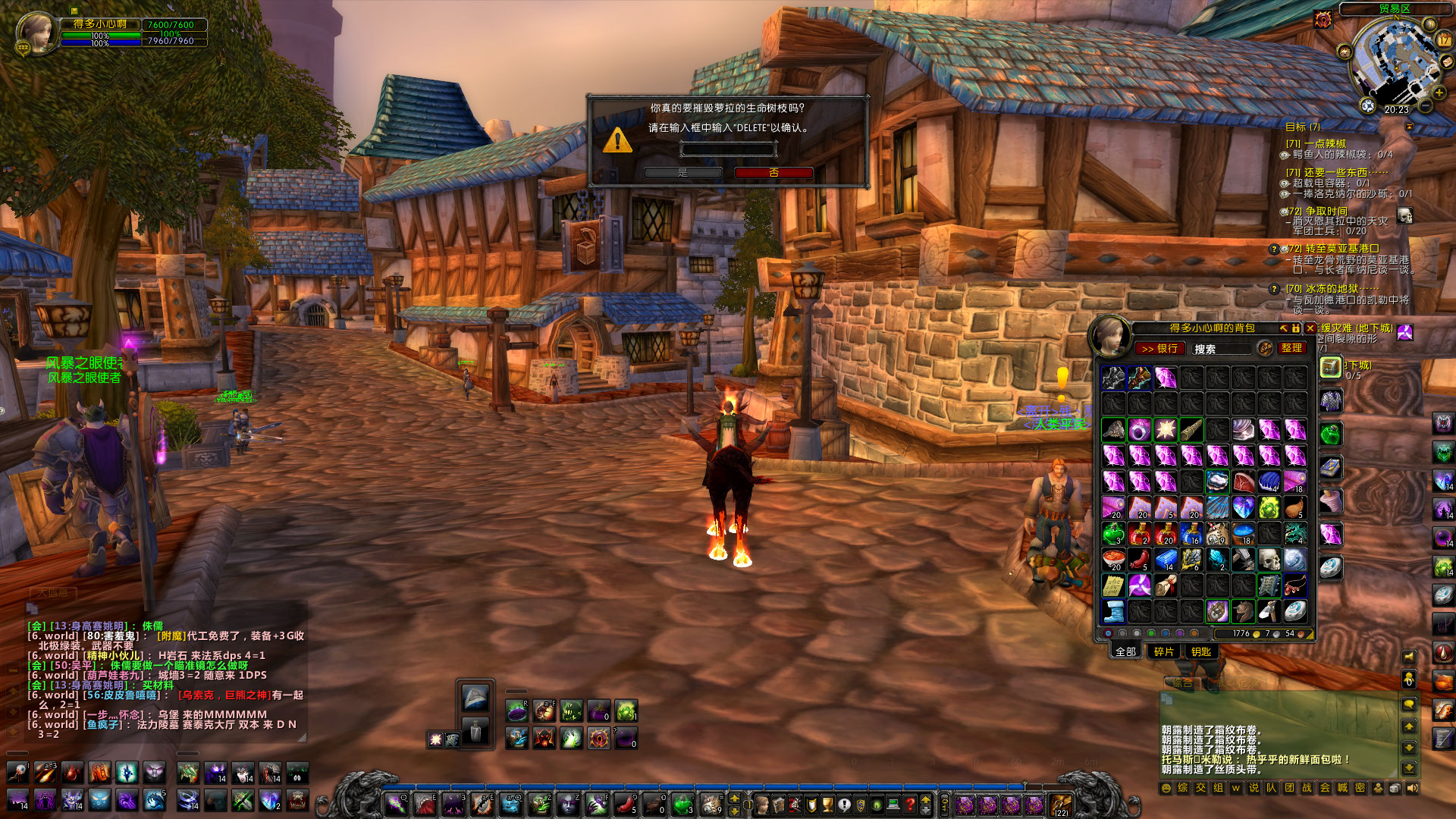Click the bag-save icon on the backpack title bar
Image resolution: width=1456 pixels, height=819 pixels.
click(1296, 328)
